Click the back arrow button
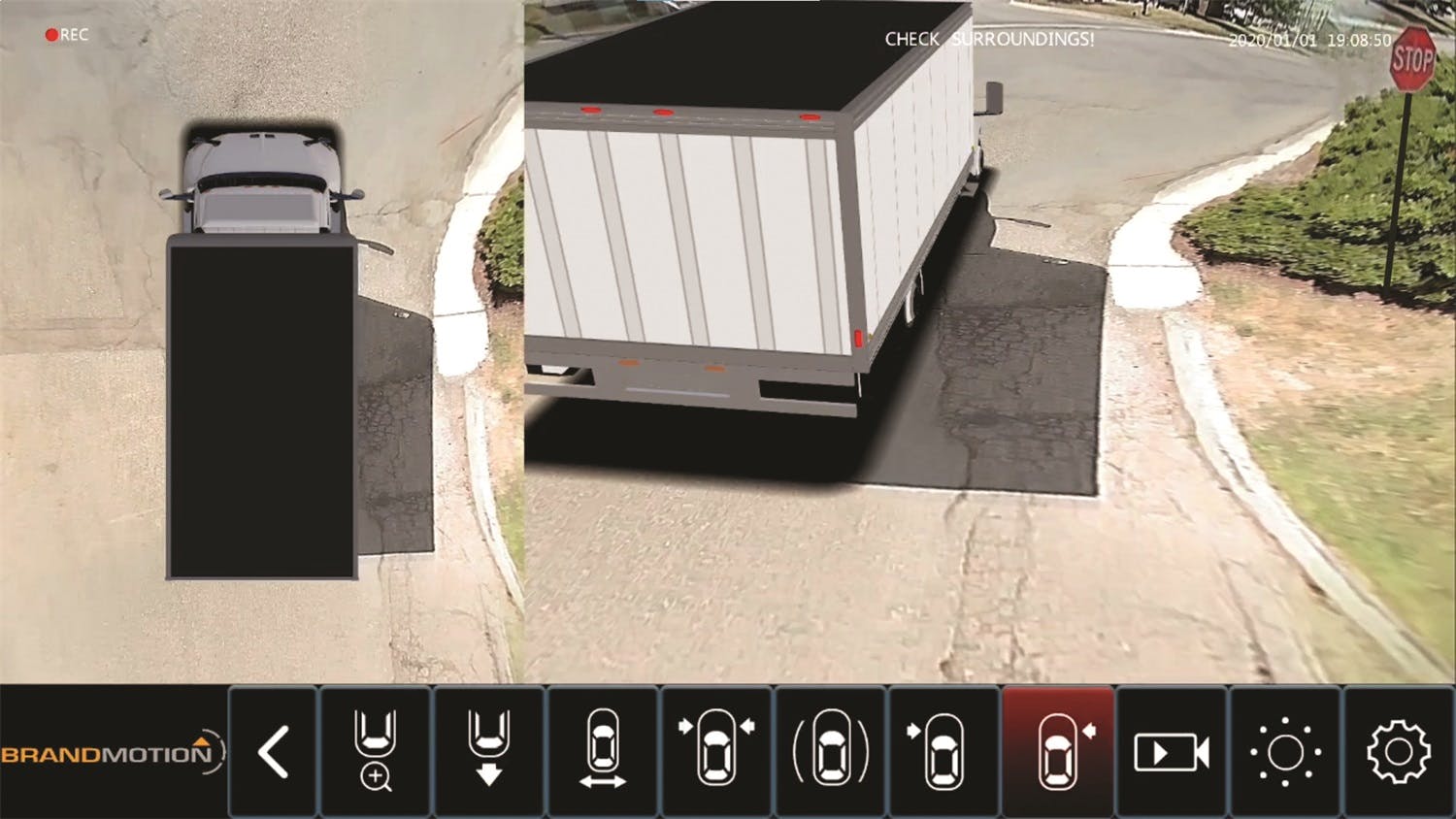This screenshot has height=819, width=1456. (273, 752)
